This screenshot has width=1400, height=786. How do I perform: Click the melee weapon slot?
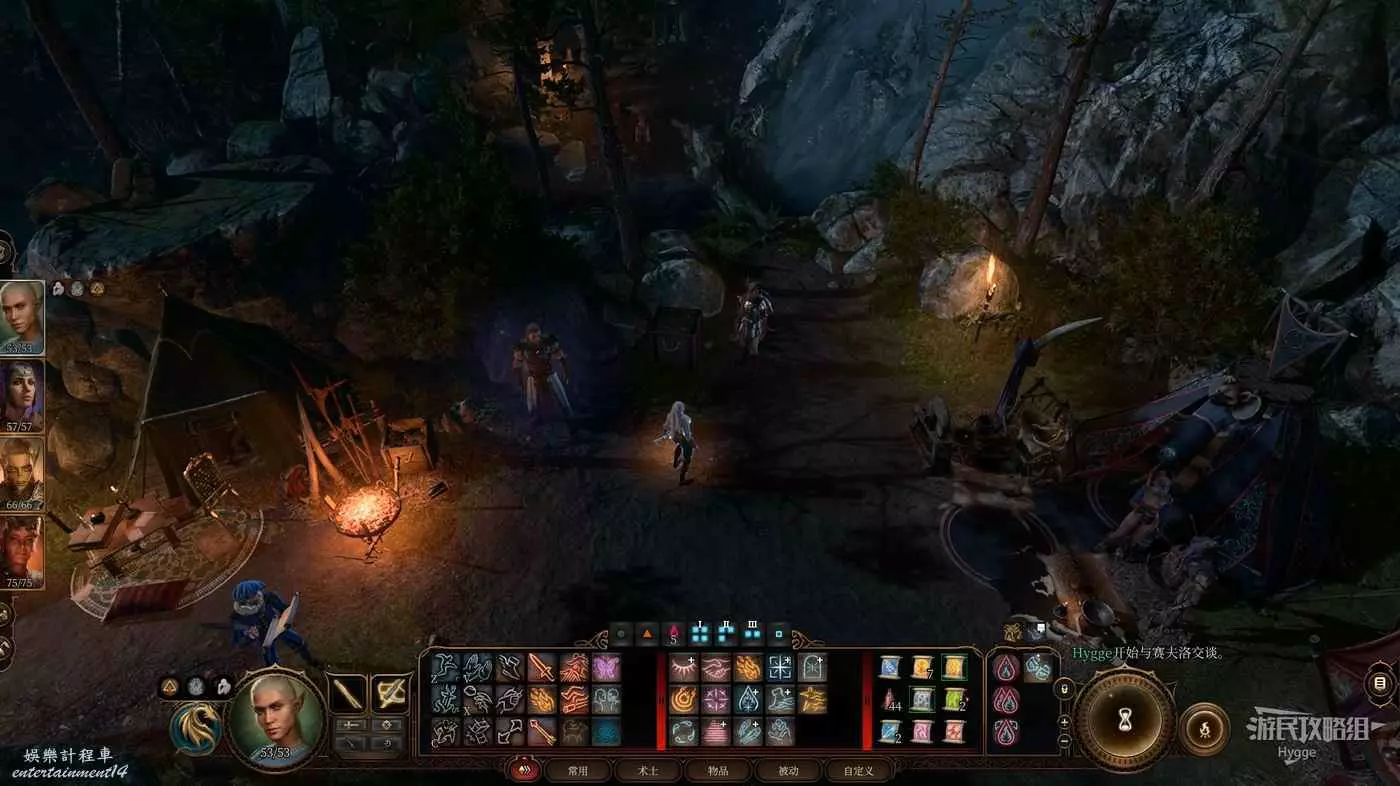(348, 693)
